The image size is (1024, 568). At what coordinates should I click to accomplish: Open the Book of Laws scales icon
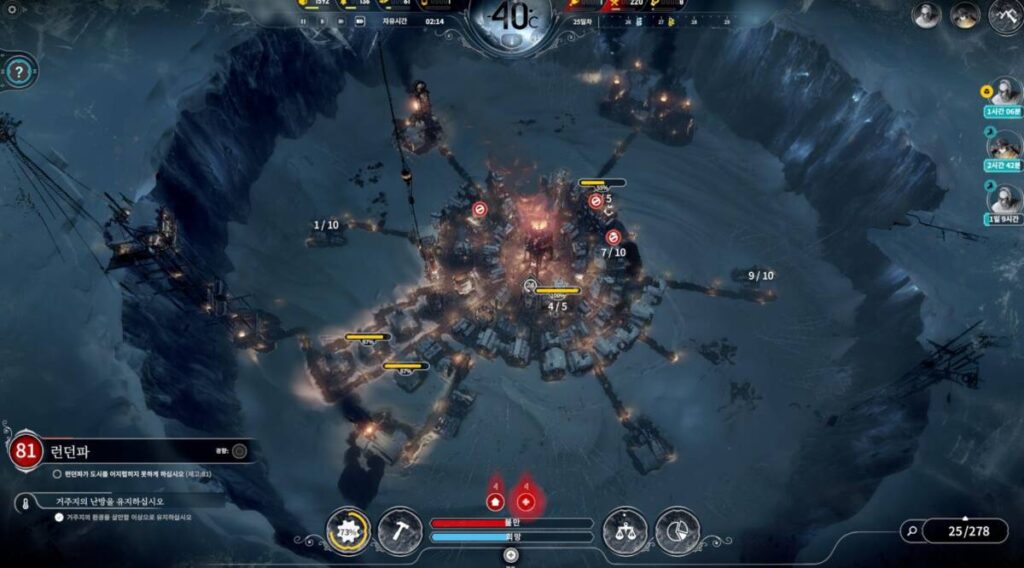point(625,529)
